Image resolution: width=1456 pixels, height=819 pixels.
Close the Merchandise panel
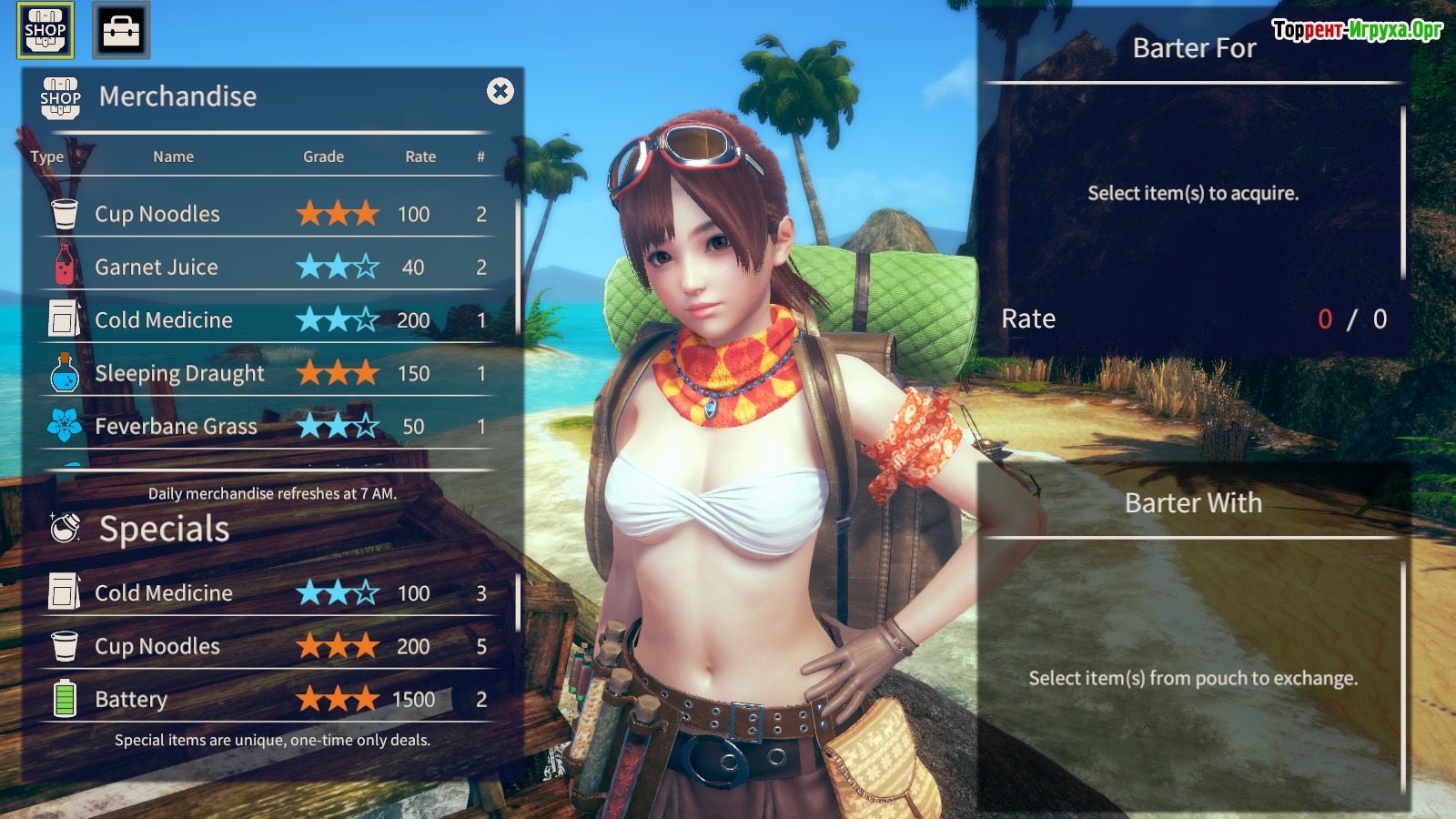click(500, 91)
